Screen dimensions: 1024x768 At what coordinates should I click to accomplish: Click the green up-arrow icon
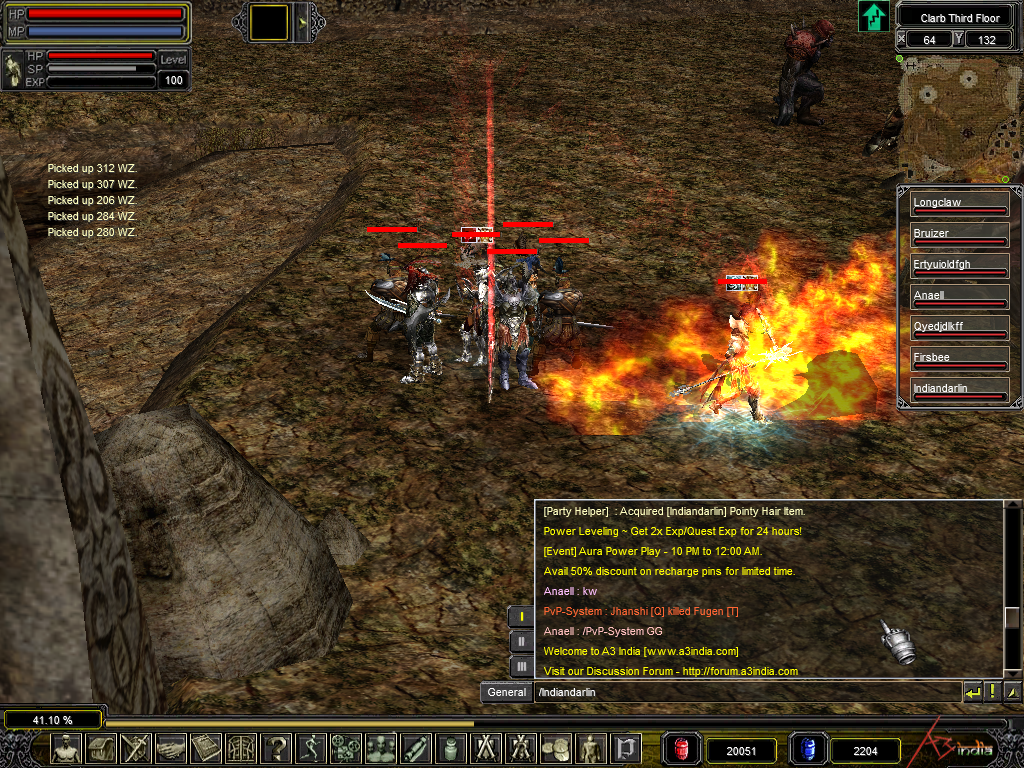[874, 16]
